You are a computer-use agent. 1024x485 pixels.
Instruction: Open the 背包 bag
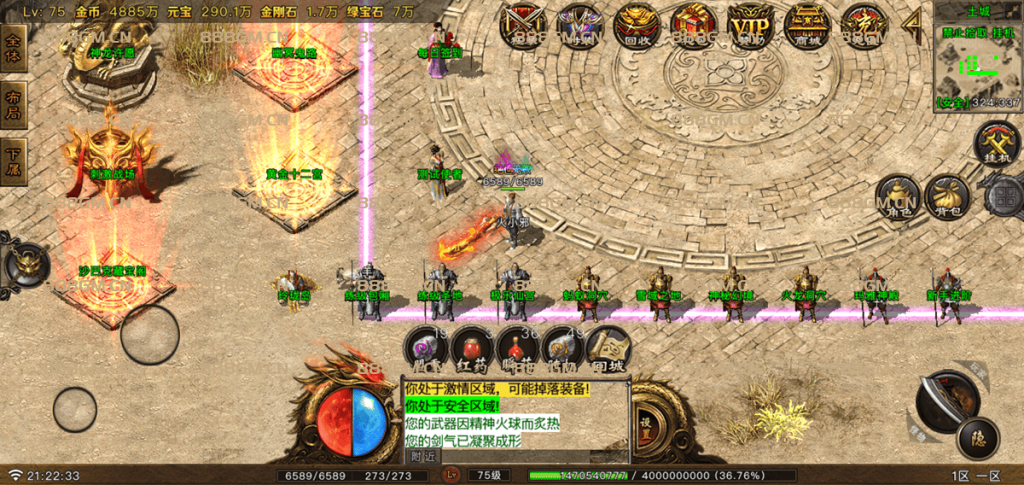coord(945,196)
